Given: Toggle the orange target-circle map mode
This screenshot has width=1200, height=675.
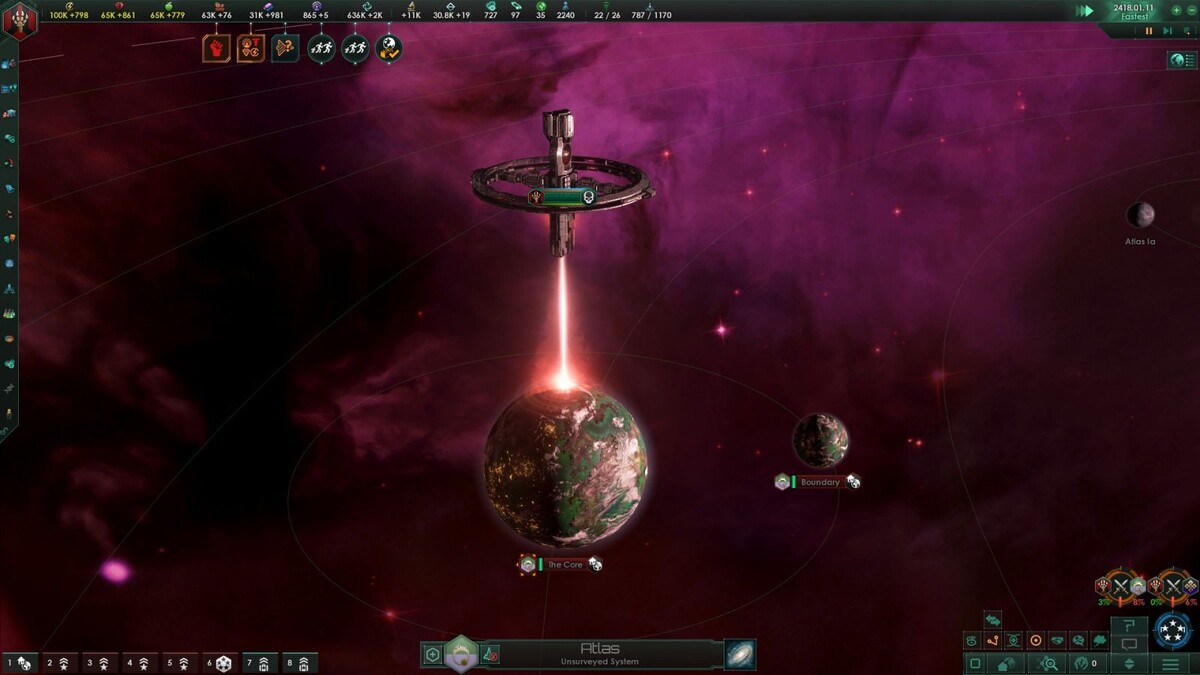Looking at the screenshot, I should point(1035,640).
